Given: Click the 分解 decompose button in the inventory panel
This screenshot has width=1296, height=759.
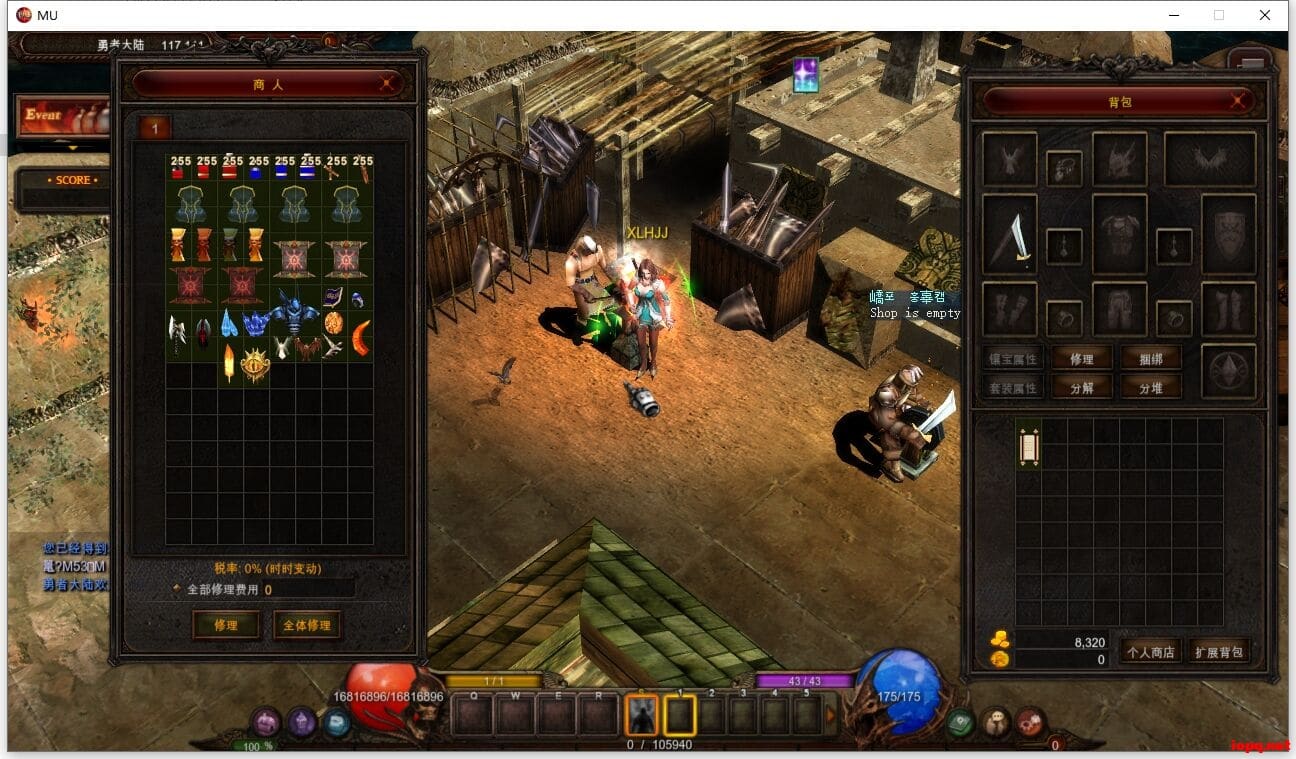Looking at the screenshot, I should 1082,388.
